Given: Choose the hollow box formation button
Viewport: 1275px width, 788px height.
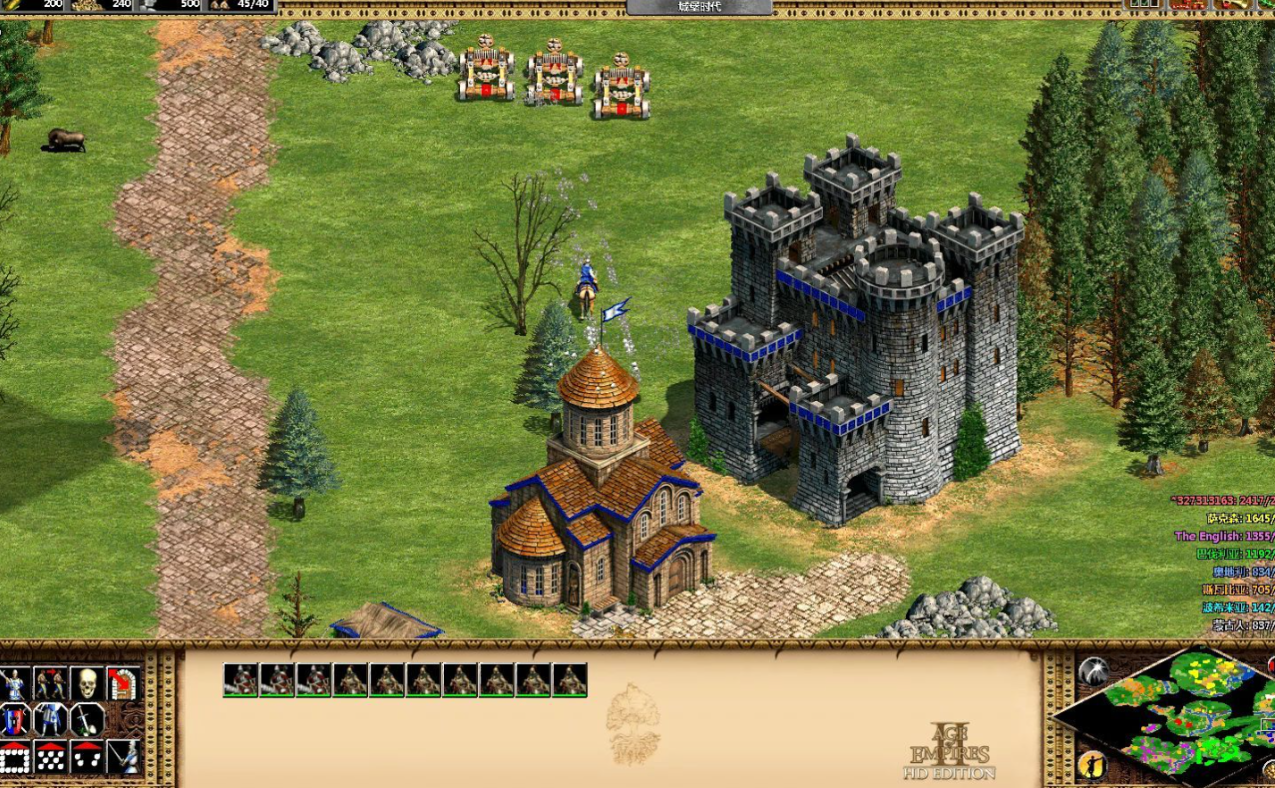Looking at the screenshot, I should 14,757.
